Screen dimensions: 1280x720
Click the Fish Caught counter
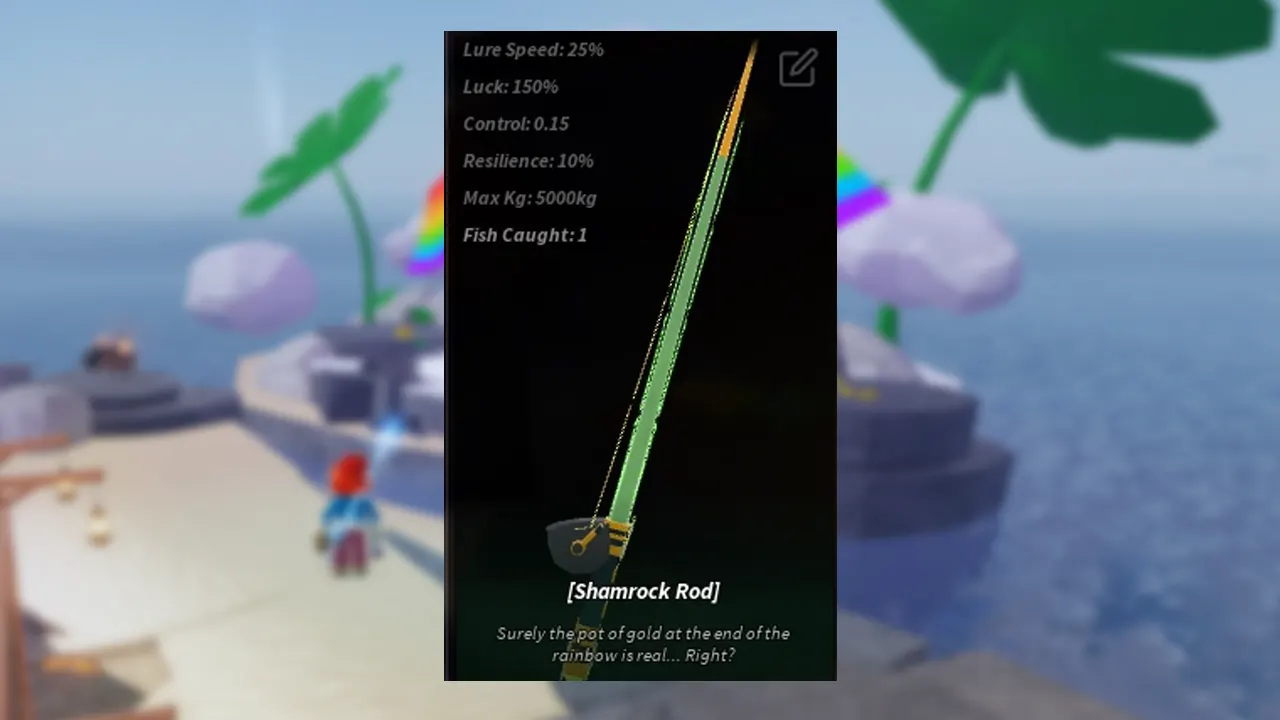coord(525,235)
